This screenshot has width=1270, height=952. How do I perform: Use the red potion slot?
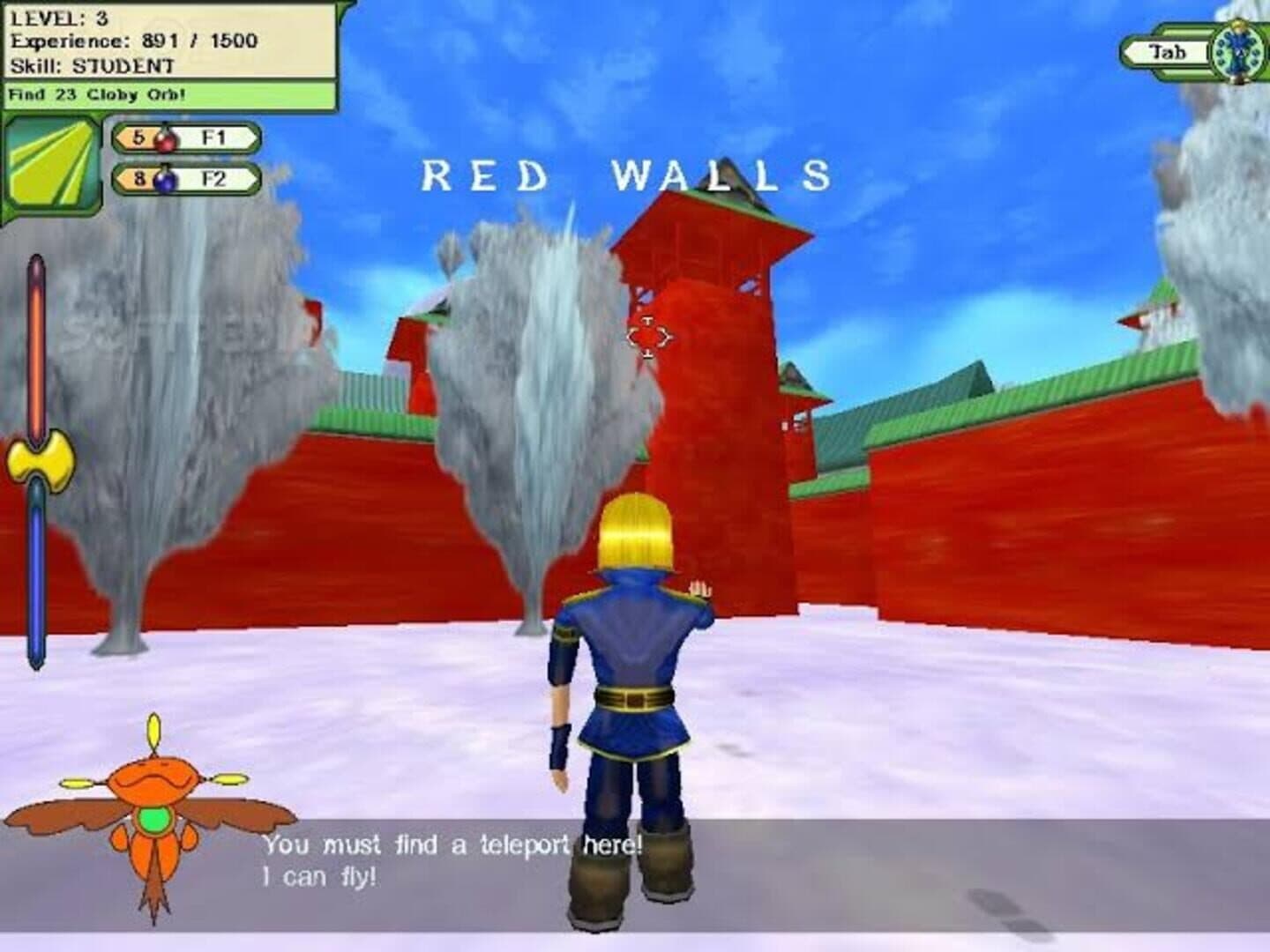coord(186,138)
